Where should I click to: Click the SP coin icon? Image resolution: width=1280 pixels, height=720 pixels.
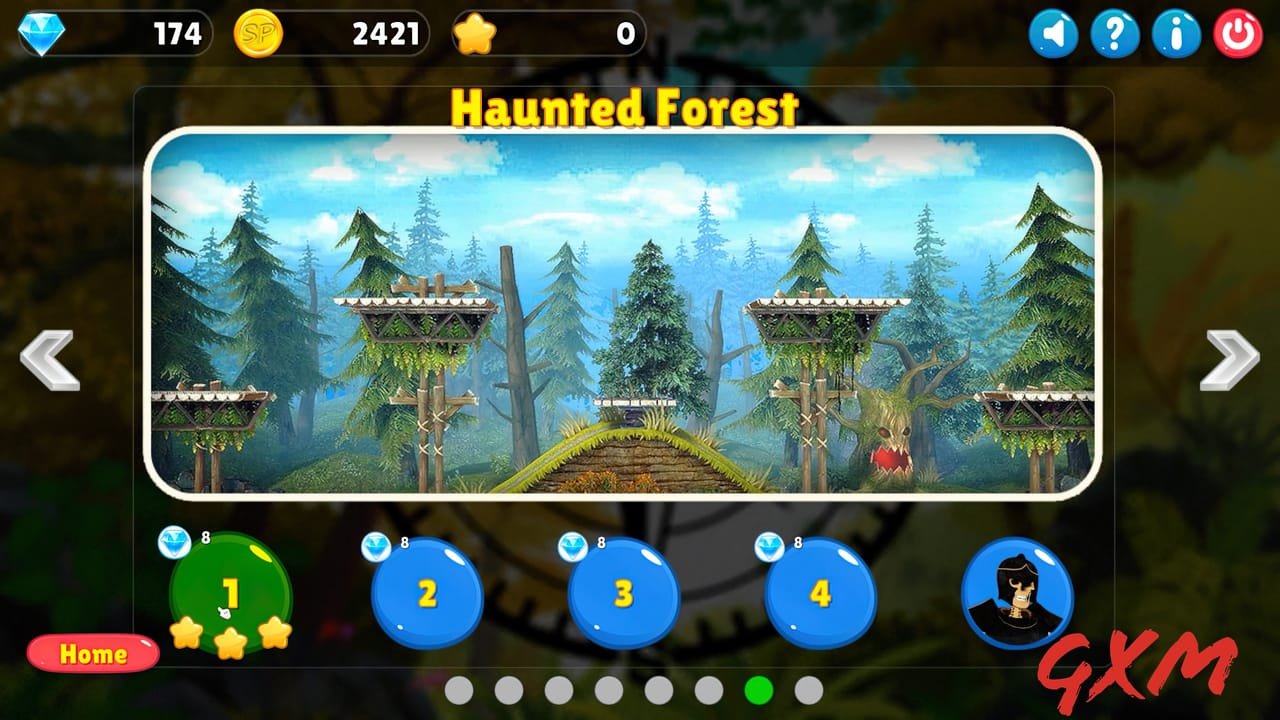pyautogui.click(x=258, y=33)
